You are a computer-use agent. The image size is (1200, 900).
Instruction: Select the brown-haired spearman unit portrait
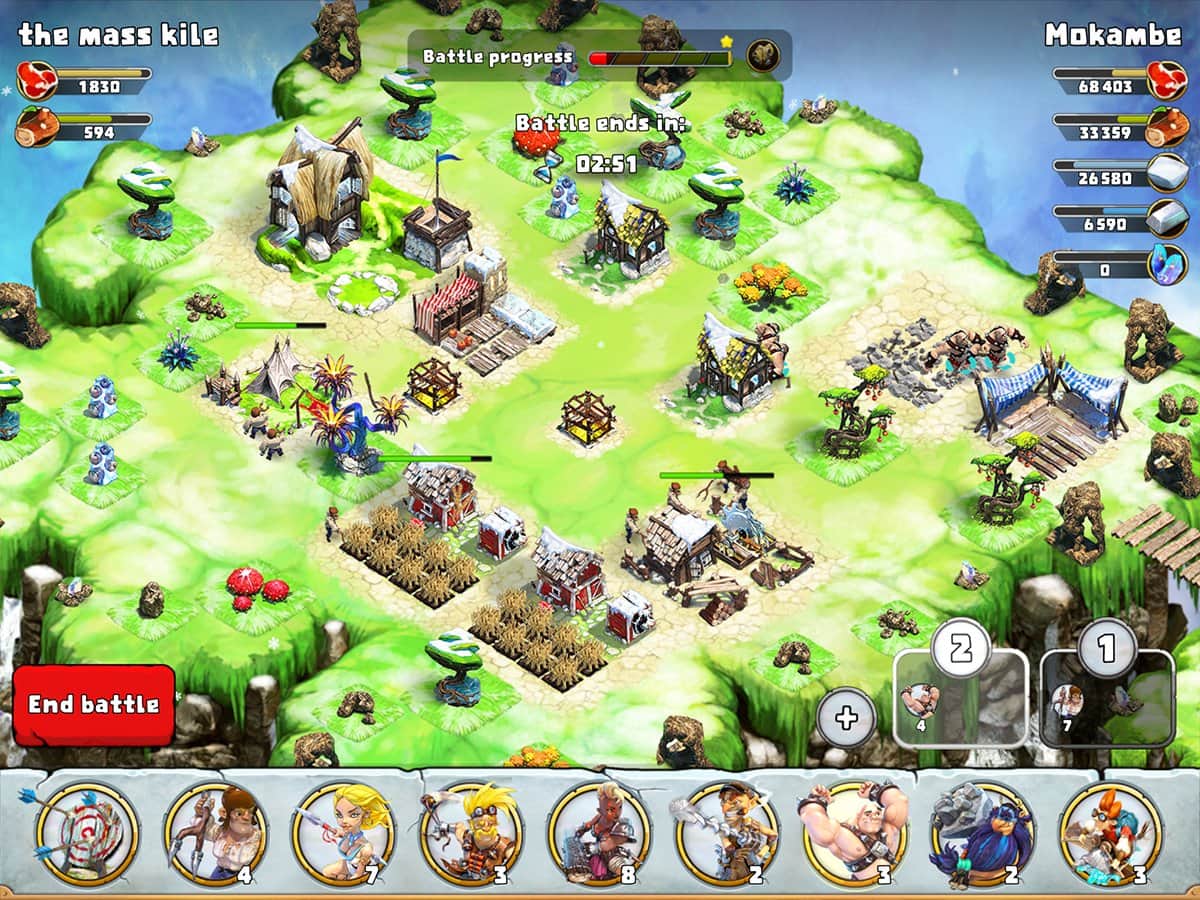point(215,832)
